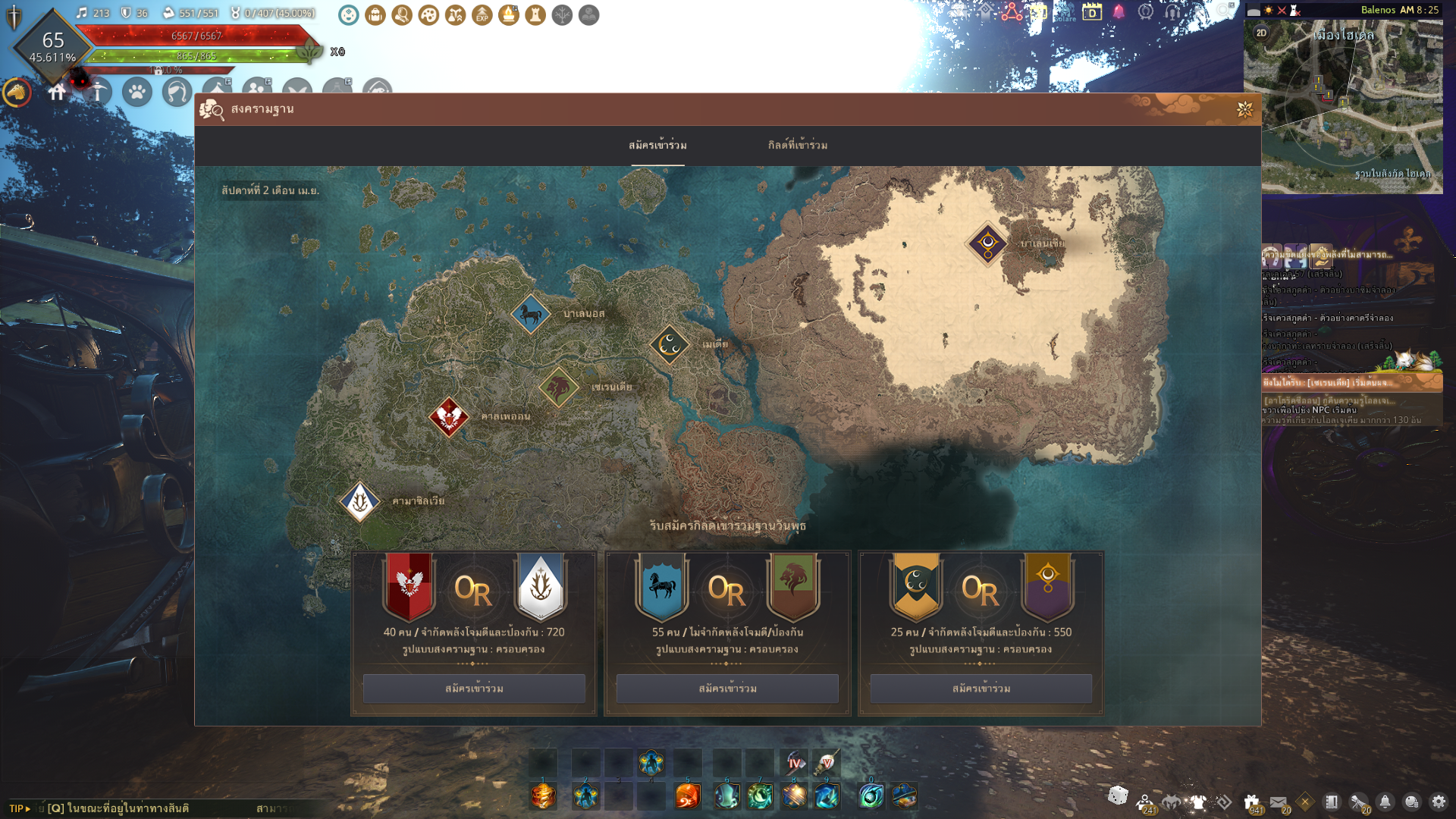Choose the Valencia purple sun marker

tap(987, 243)
